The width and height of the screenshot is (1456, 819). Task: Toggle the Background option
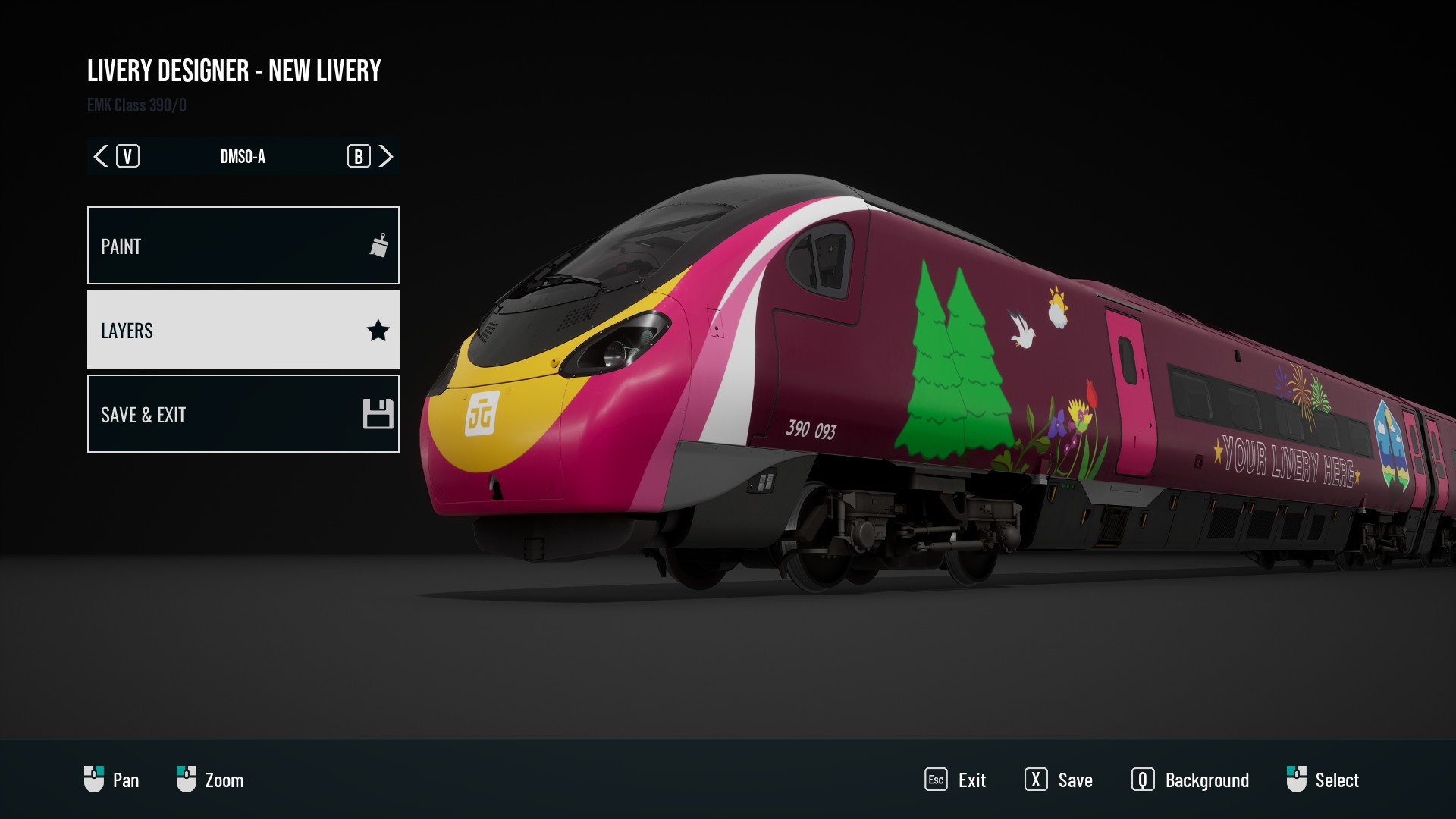coord(1190,780)
